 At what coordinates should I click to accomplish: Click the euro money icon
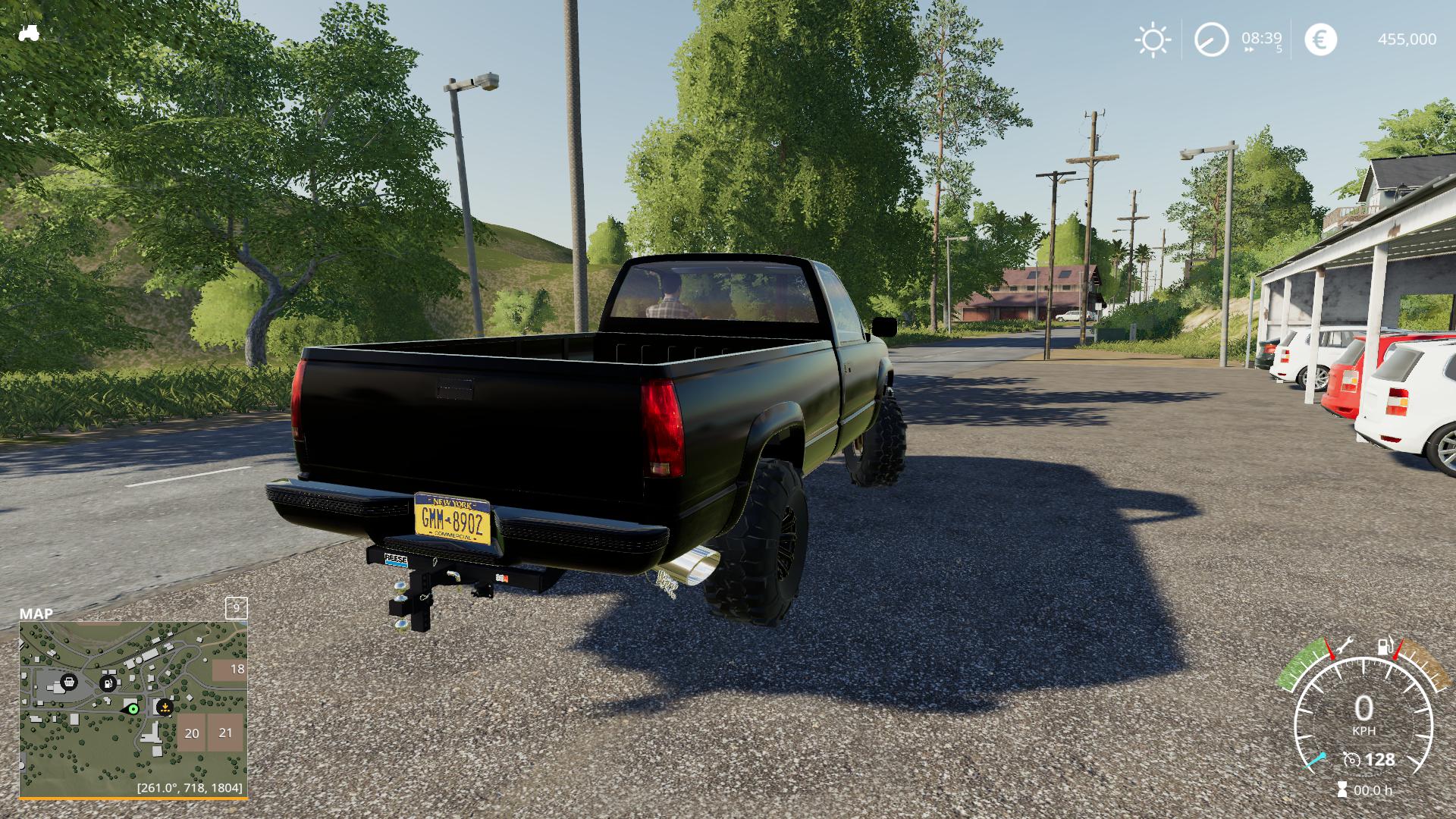coord(1320,39)
